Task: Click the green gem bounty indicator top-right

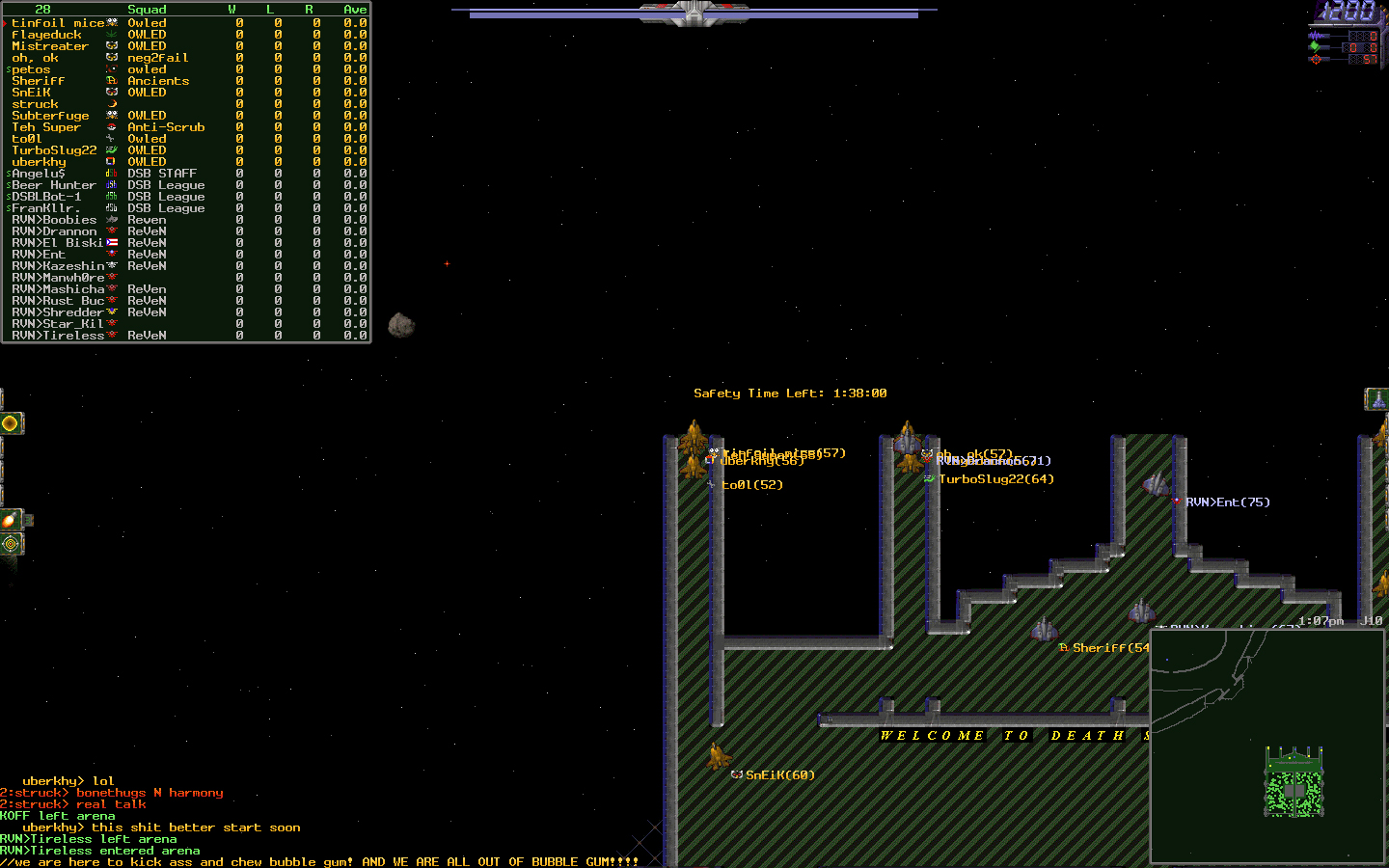Action: tap(1315, 47)
